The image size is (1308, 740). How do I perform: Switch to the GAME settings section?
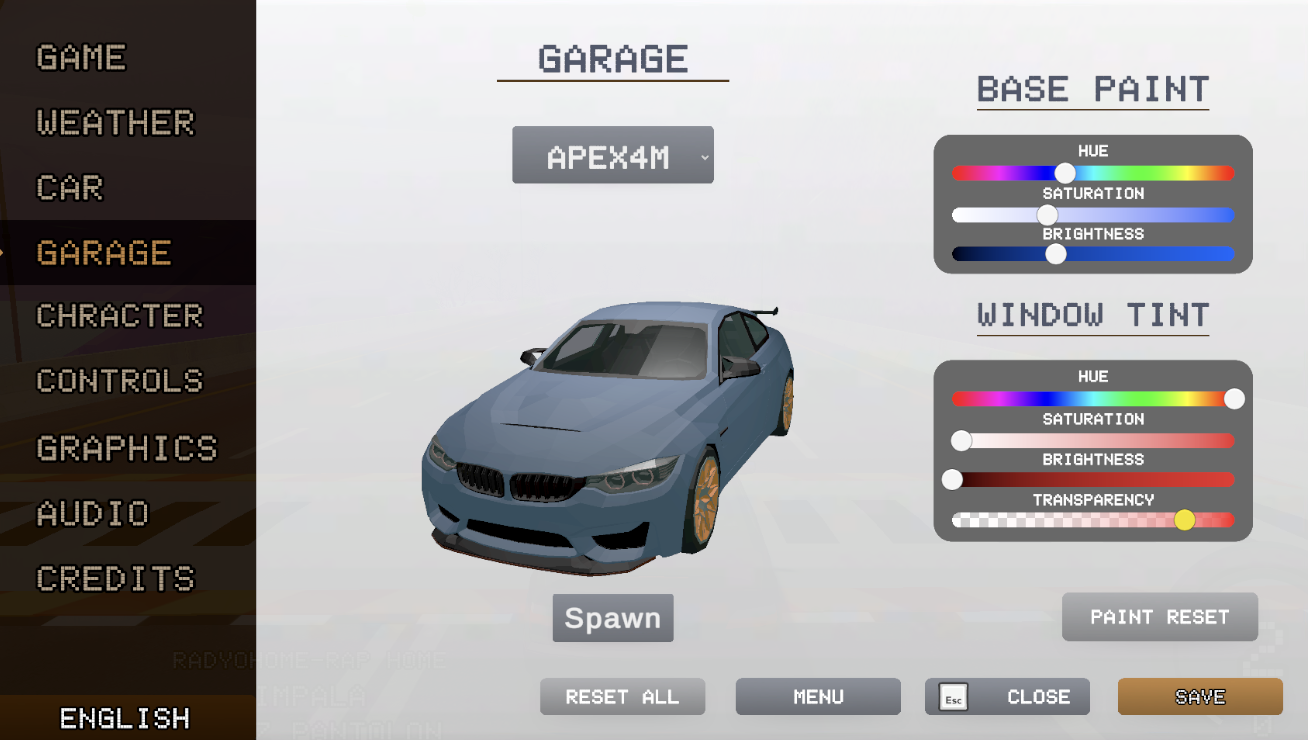pos(80,57)
